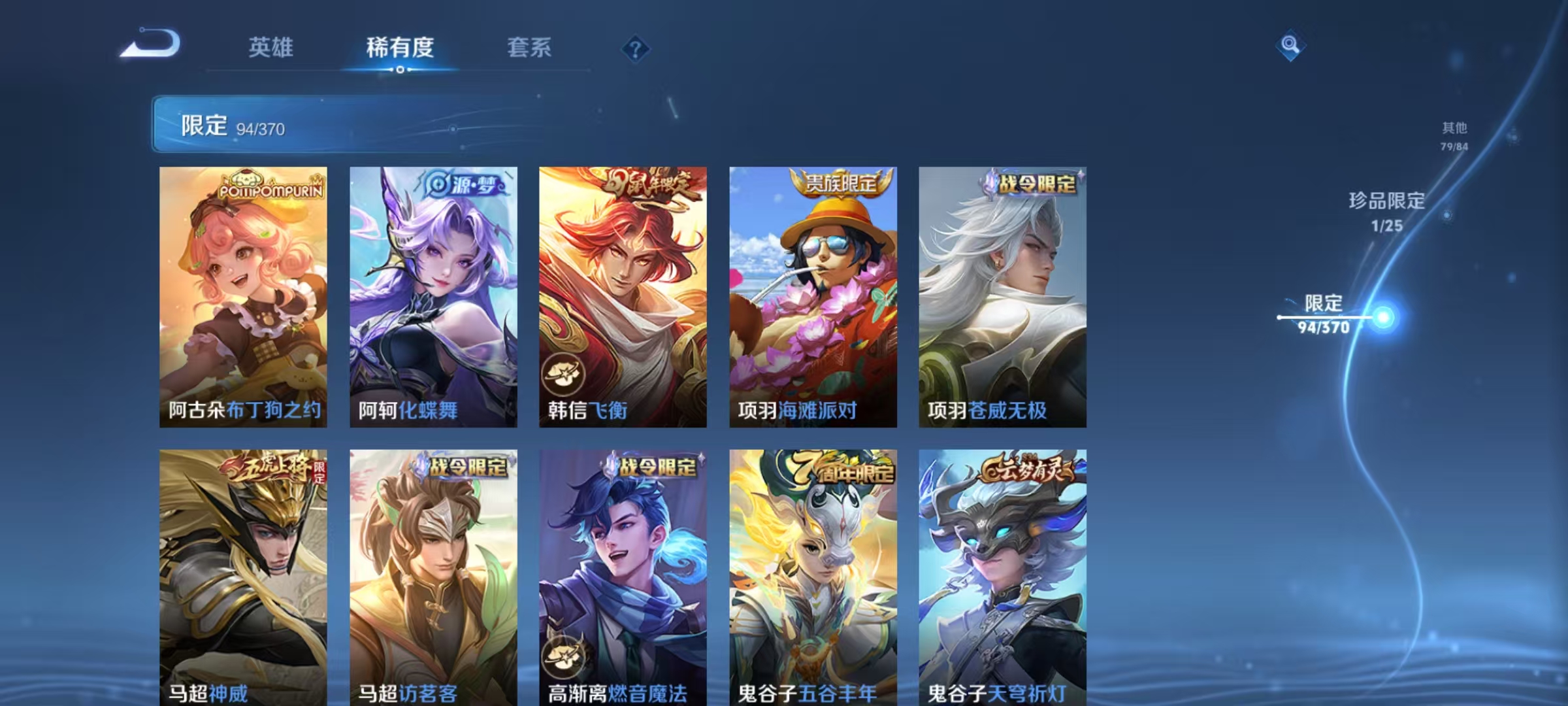The width and height of the screenshot is (1568, 706).
Task: Switch to the 英雄 tab
Action: [x=271, y=48]
